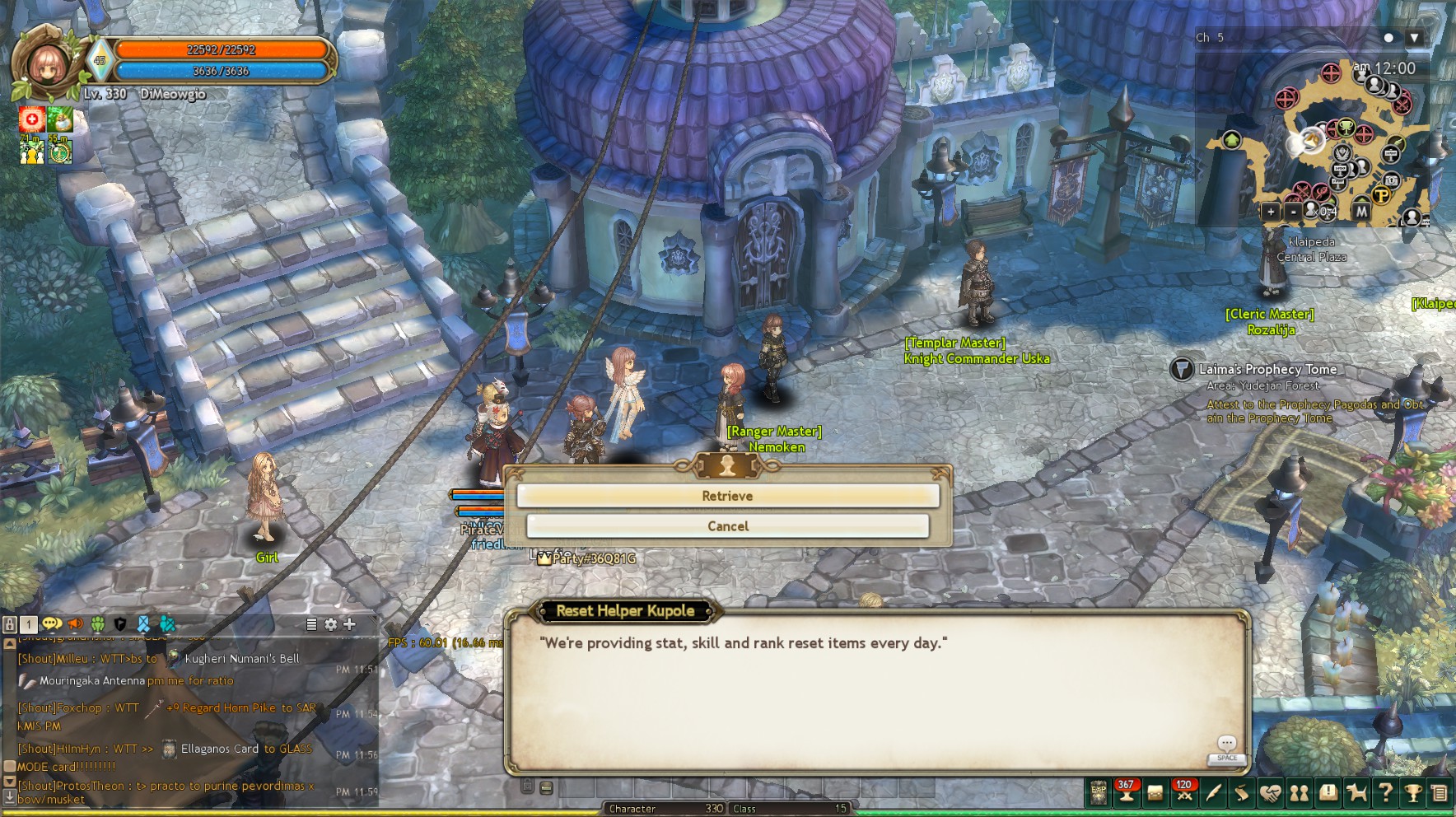Open the companion pet icon menu
Screen dimensions: 1456x817
(1356, 793)
